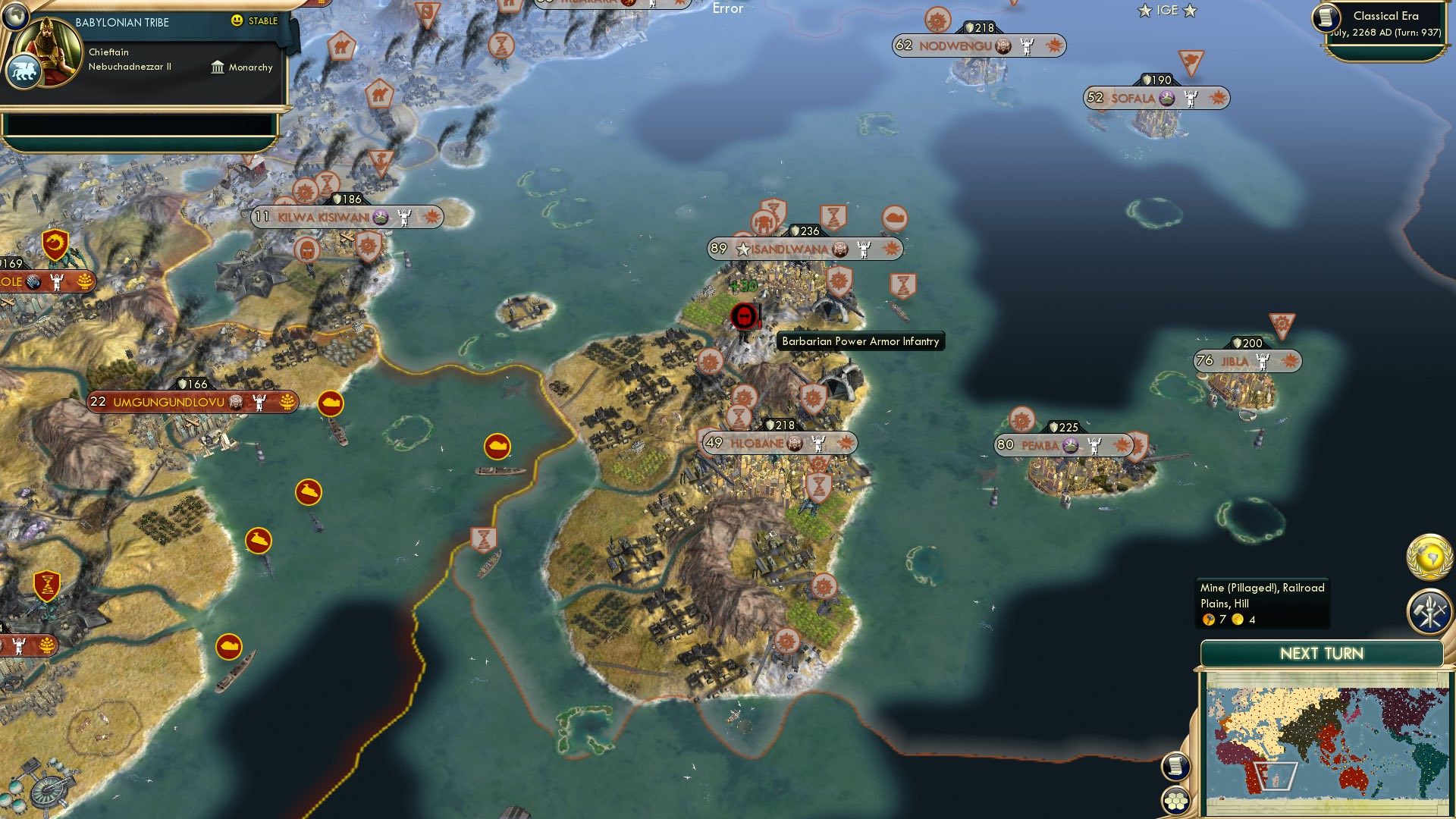
Task: Open the IGE in-game editor
Action: 1167,11
